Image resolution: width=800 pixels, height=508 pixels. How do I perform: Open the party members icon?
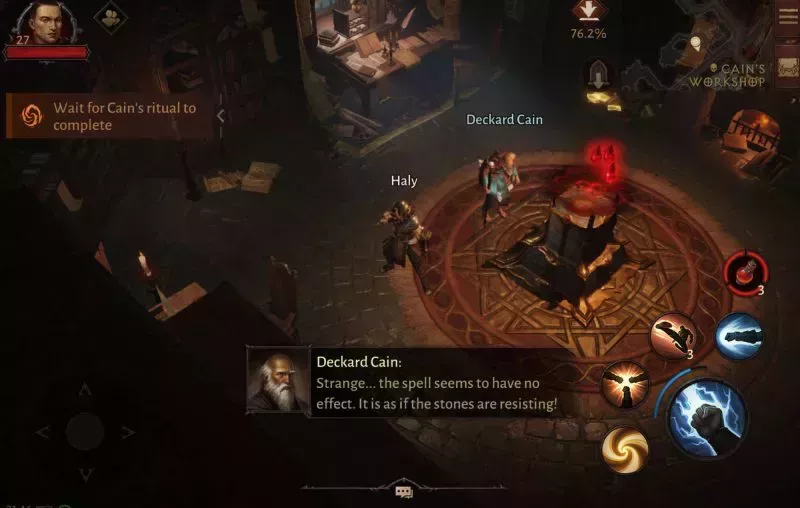pos(110,18)
